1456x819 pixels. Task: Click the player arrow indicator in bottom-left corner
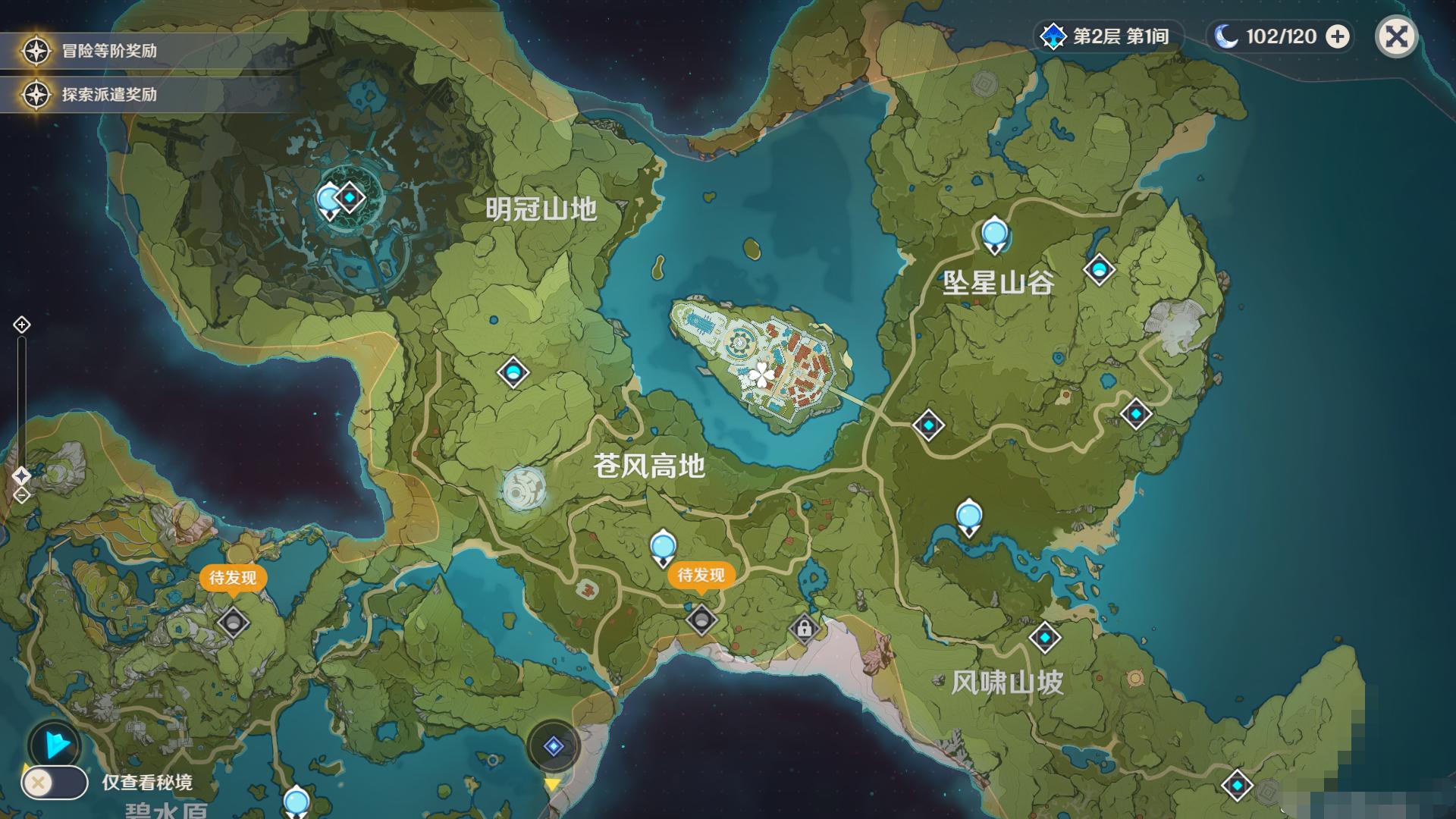pyautogui.click(x=53, y=744)
